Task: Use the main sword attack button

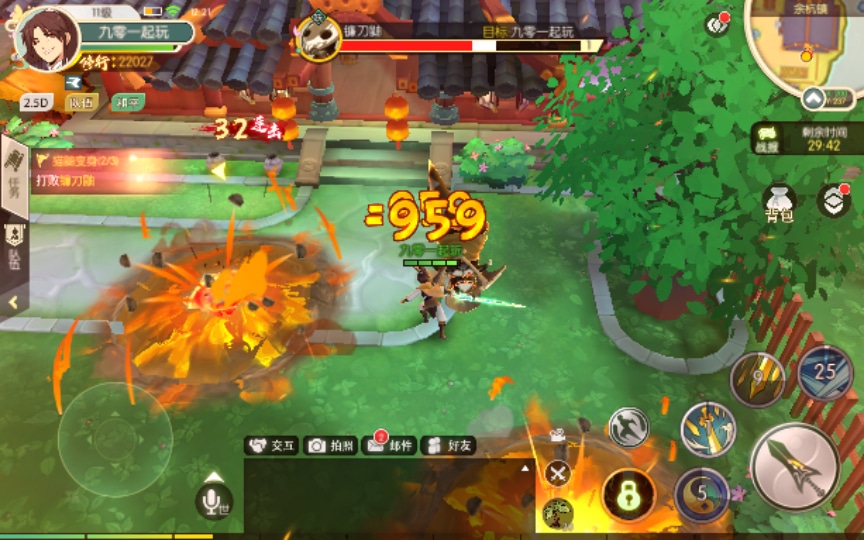Action: point(794,467)
